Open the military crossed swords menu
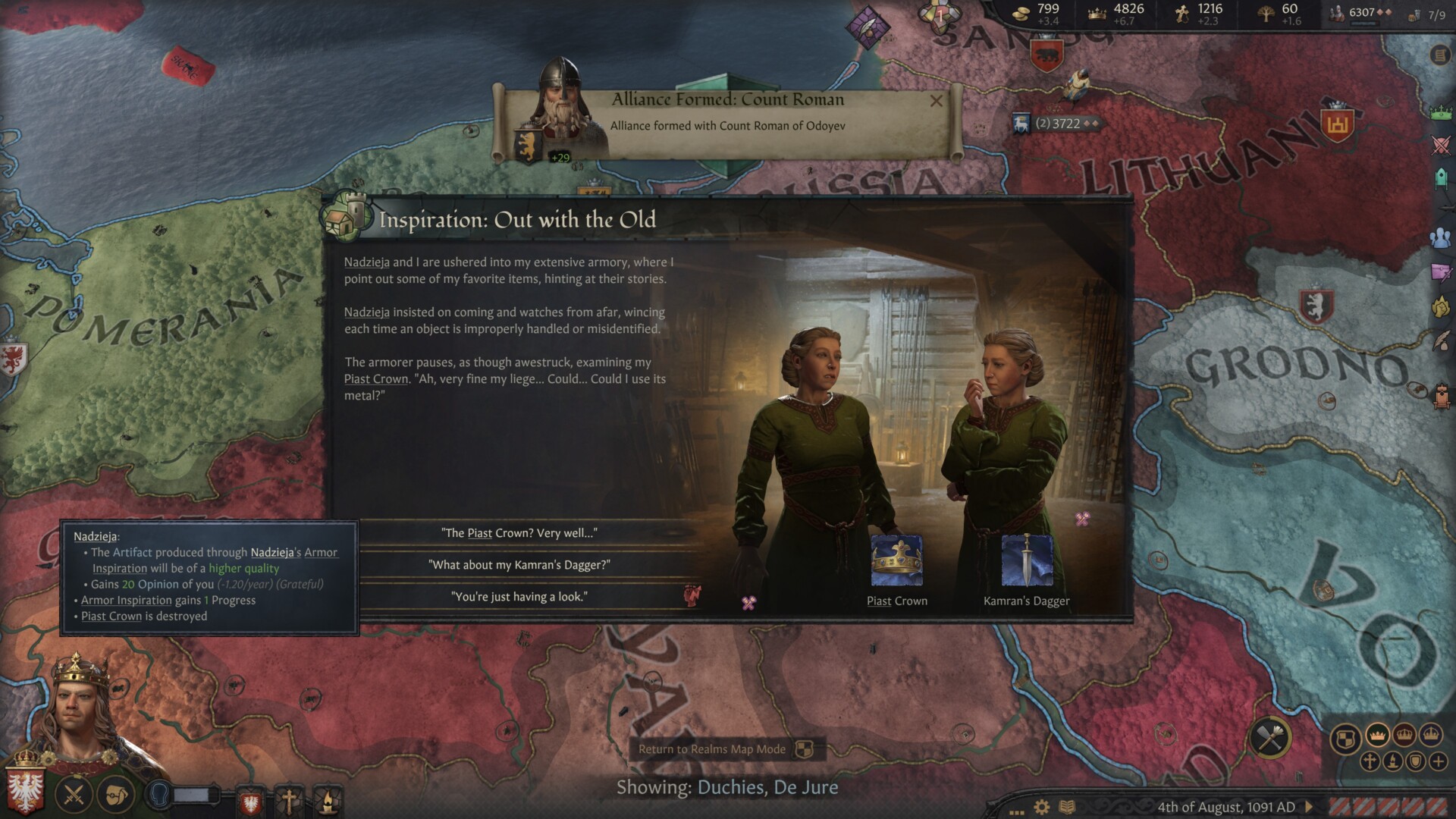 74,795
